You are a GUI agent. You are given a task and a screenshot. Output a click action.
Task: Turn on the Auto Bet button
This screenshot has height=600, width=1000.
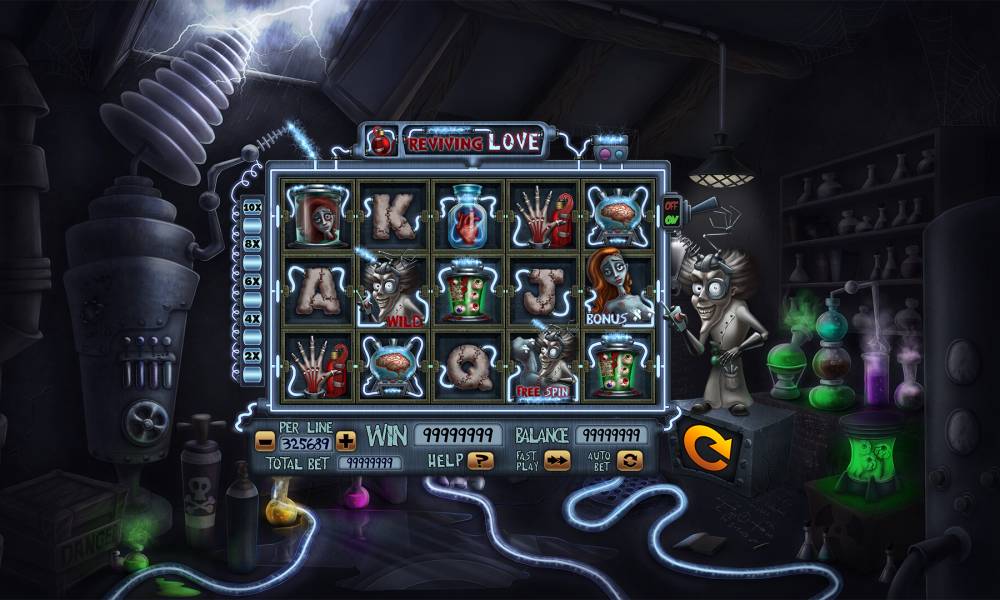click(x=629, y=460)
